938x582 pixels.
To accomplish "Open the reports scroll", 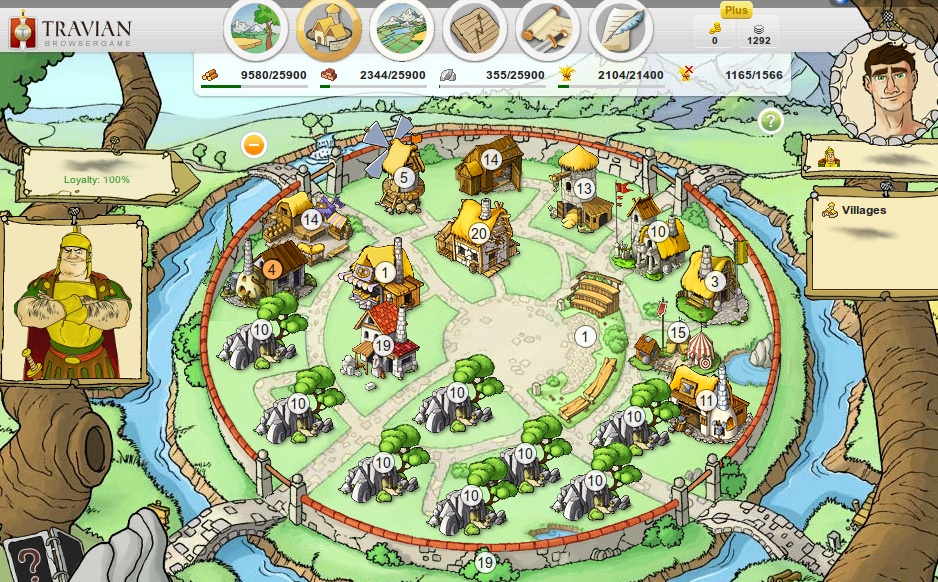I will (548, 29).
